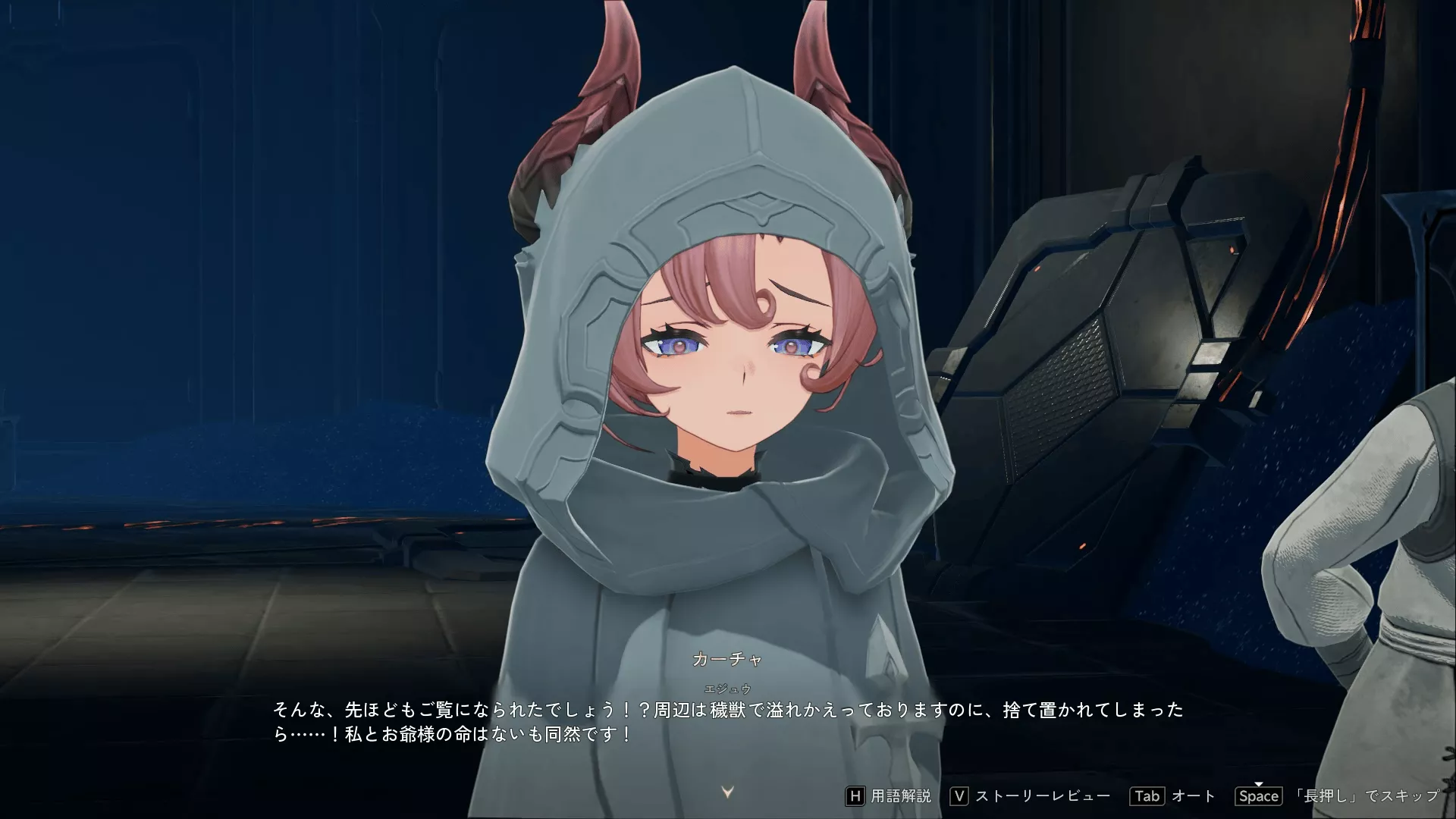
Task: Click the Space keycap icon
Action: 1259,796
